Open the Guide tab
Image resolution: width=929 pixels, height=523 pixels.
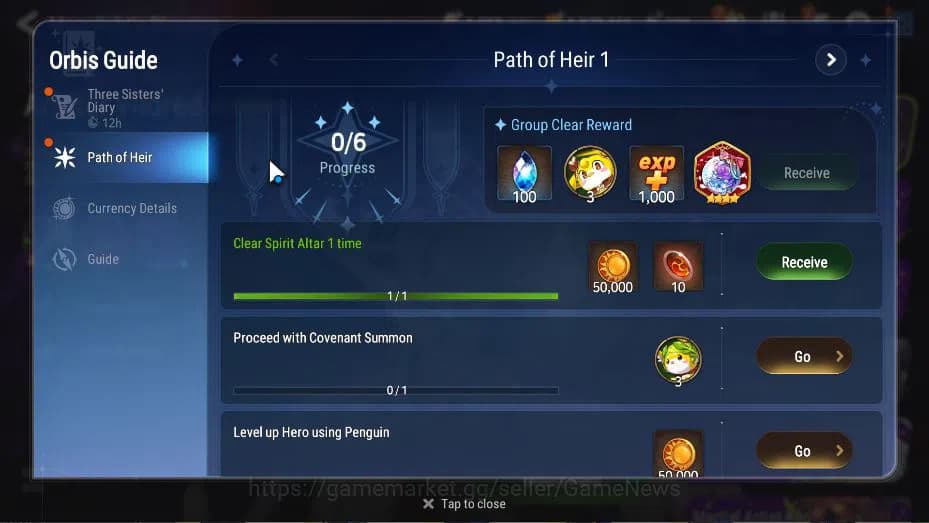click(x=102, y=259)
